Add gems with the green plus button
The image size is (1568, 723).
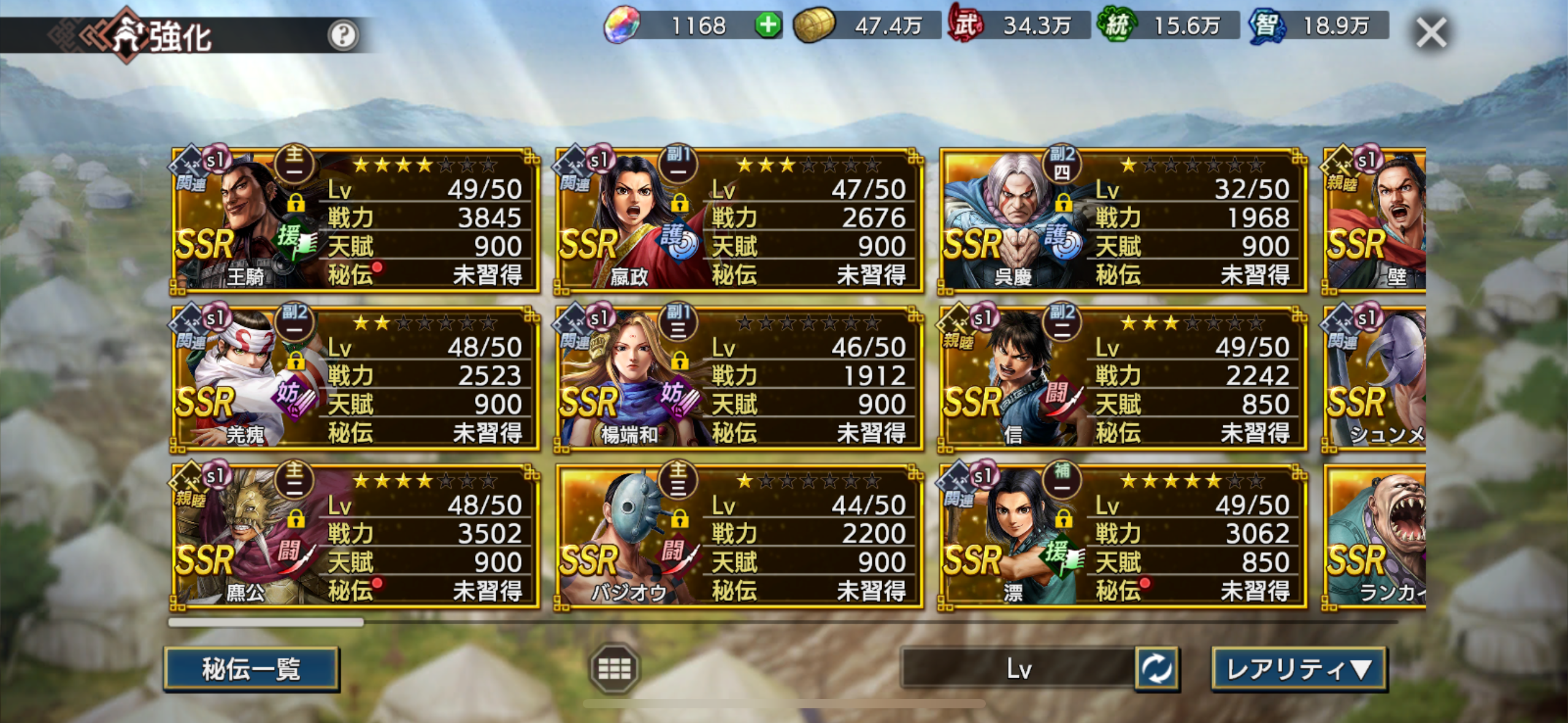[767, 26]
